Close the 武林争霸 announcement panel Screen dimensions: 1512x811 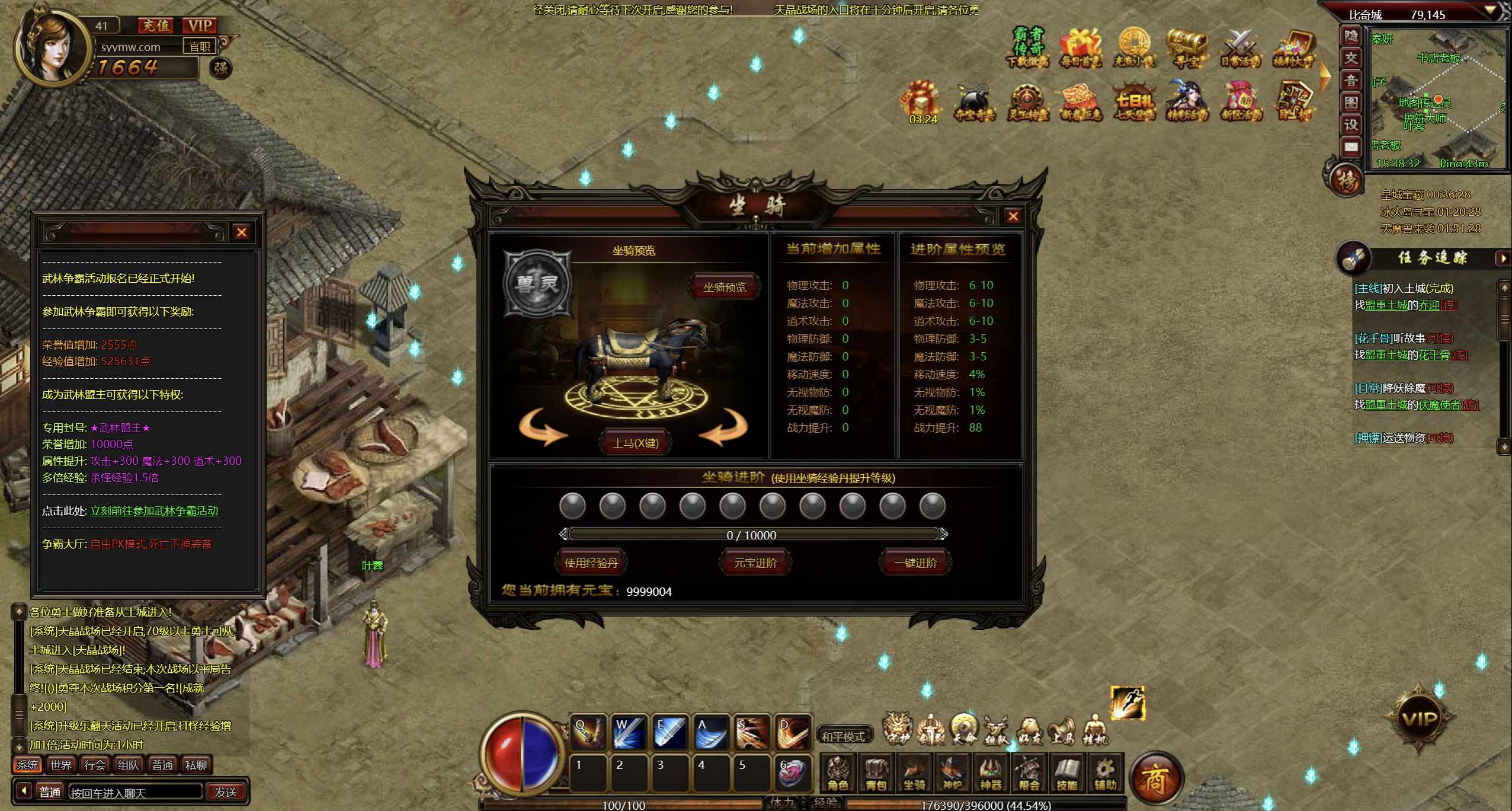click(x=241, y=232)
